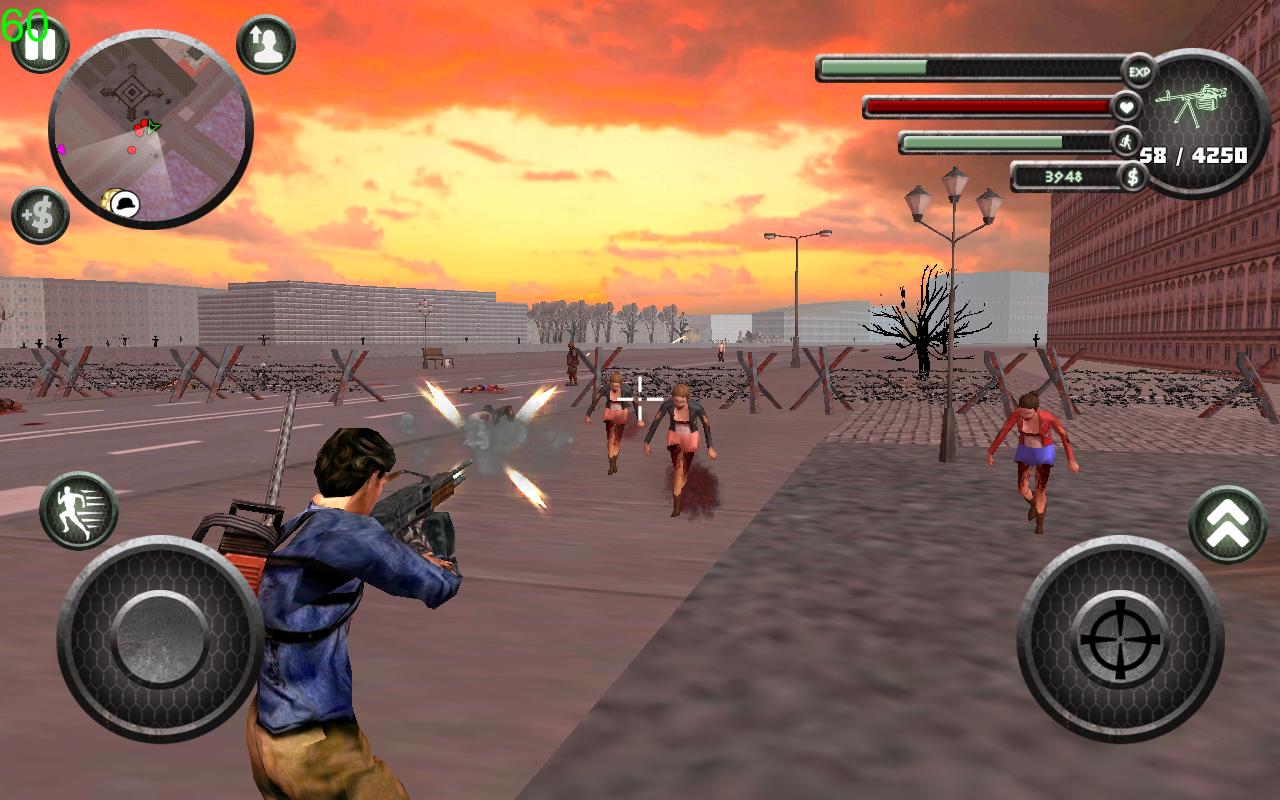This screenshot has width=1280, height=800.
Task: Touch the left movement joystick
Action: pos(160,638)
